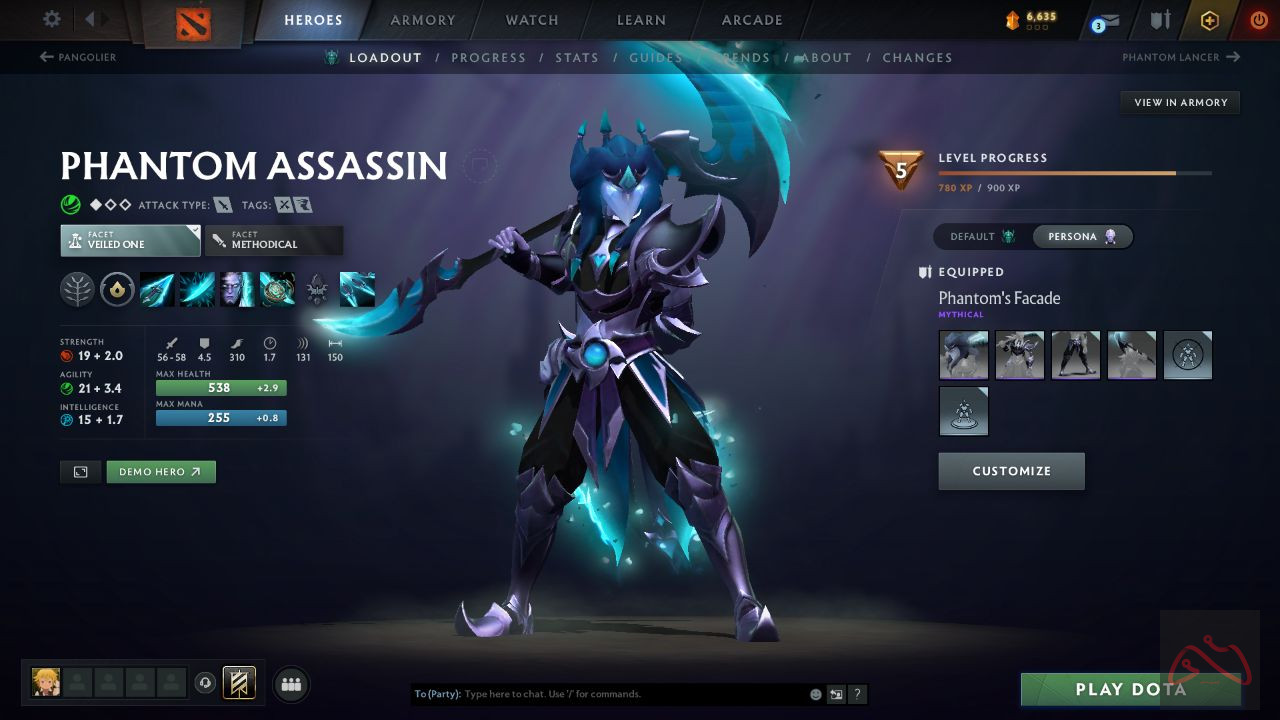Show the hero Stats section
Image resolution: width=1280 pixels, height=720 pixels.
(x=577, y=58)
